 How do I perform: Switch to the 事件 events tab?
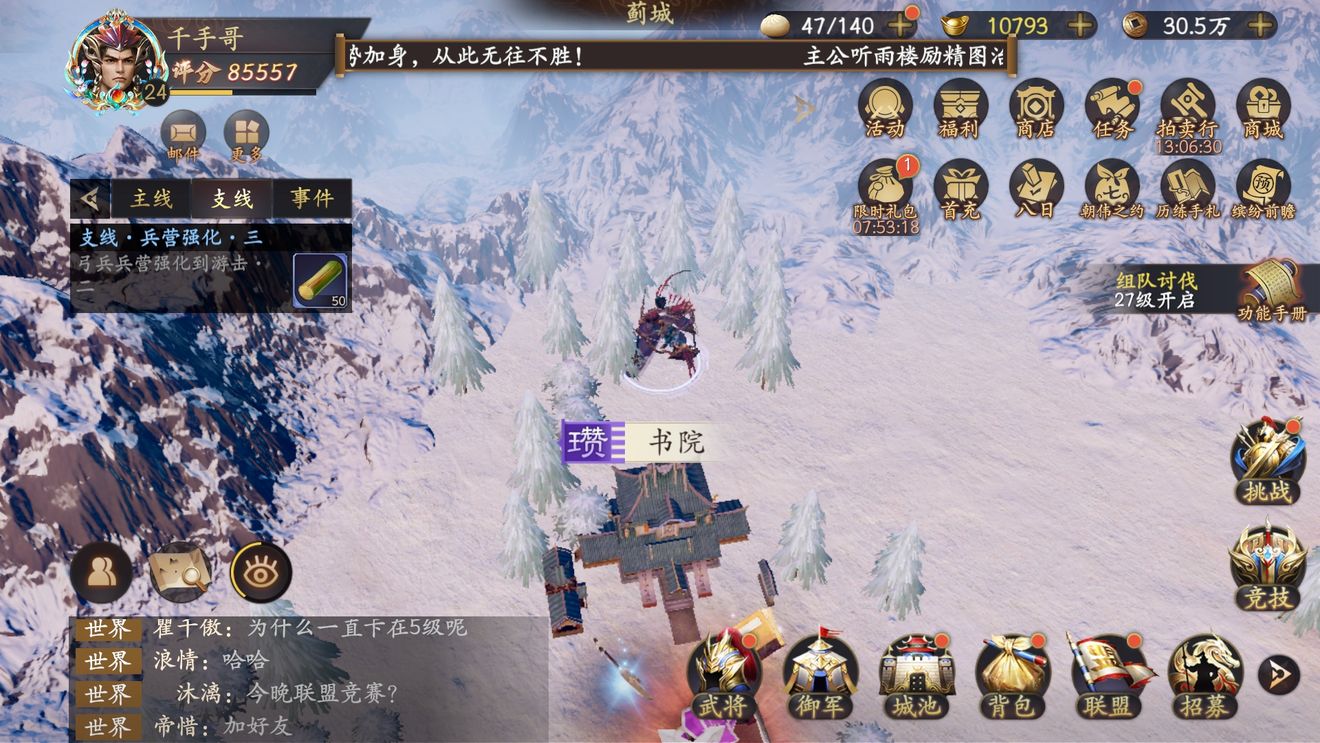tap(311, 197)
